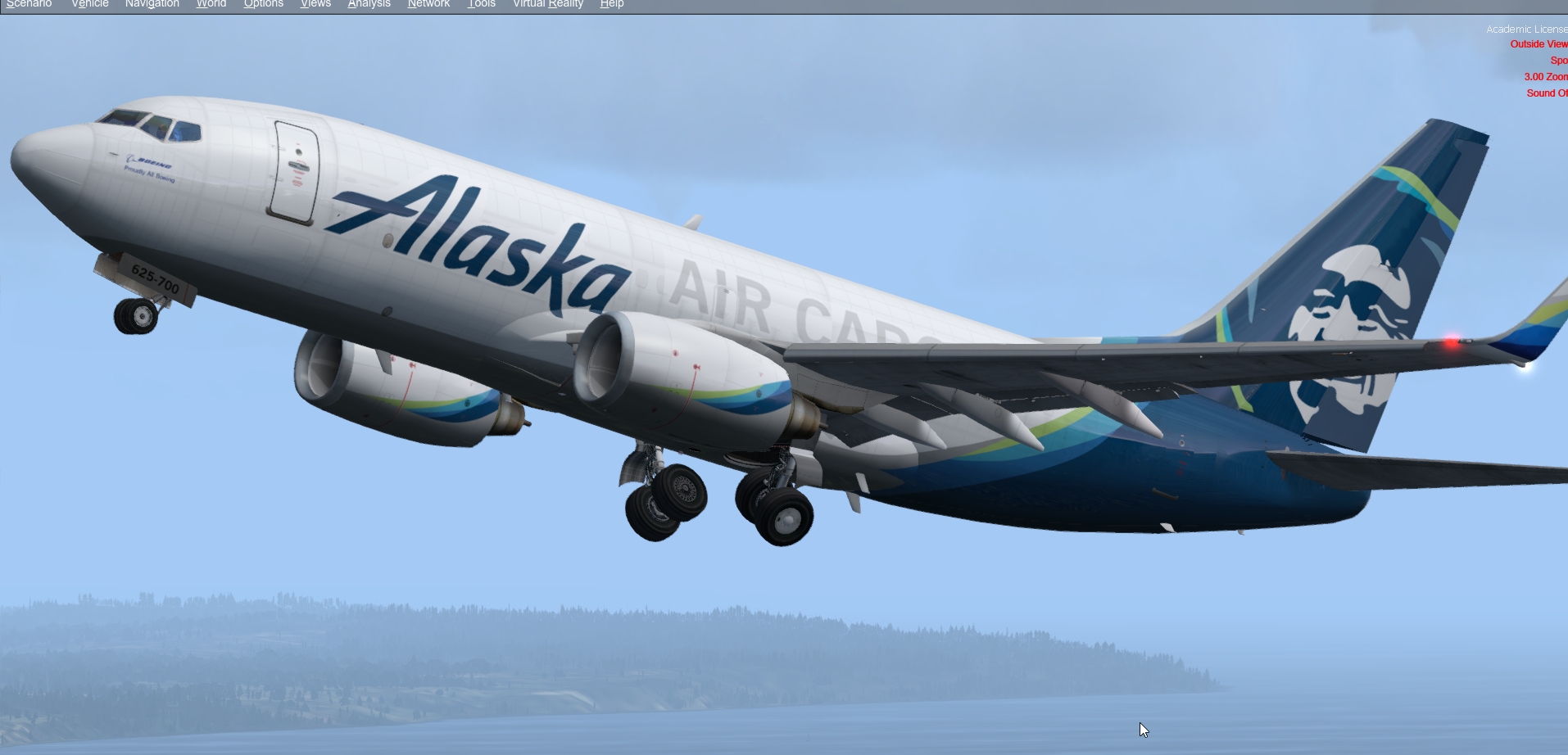Open the Tools menu

(481, 4)
